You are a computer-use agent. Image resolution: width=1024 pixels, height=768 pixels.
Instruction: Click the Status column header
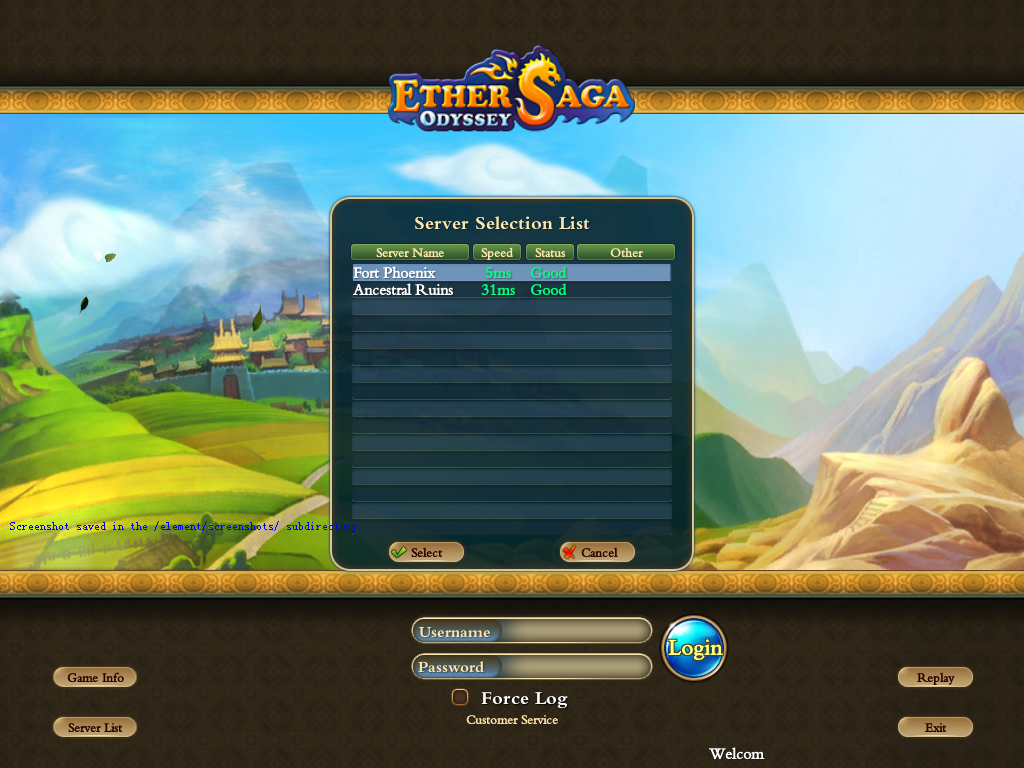[x=550, y=253]
